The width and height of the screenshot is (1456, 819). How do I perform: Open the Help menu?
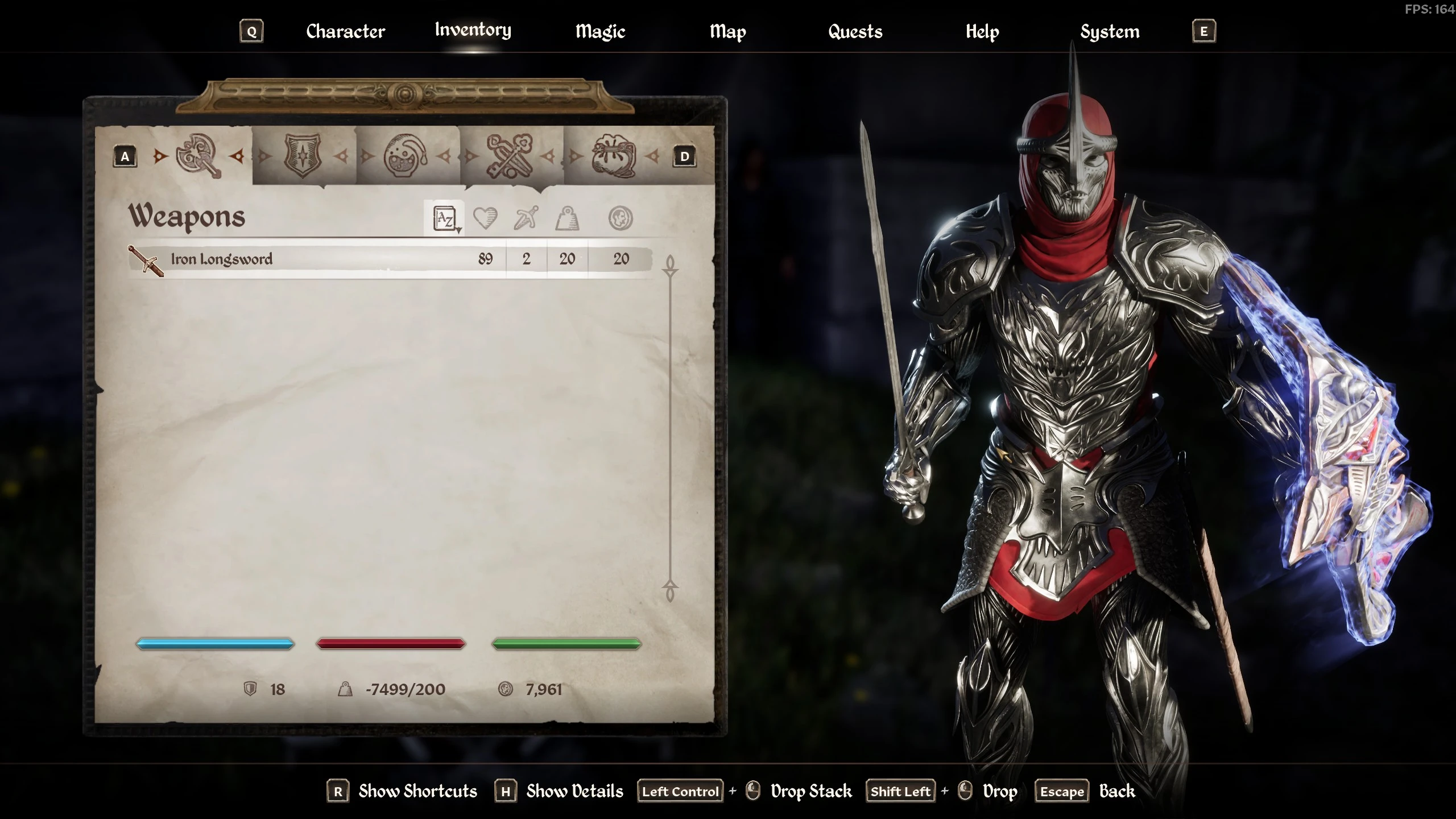coord(982,31)
